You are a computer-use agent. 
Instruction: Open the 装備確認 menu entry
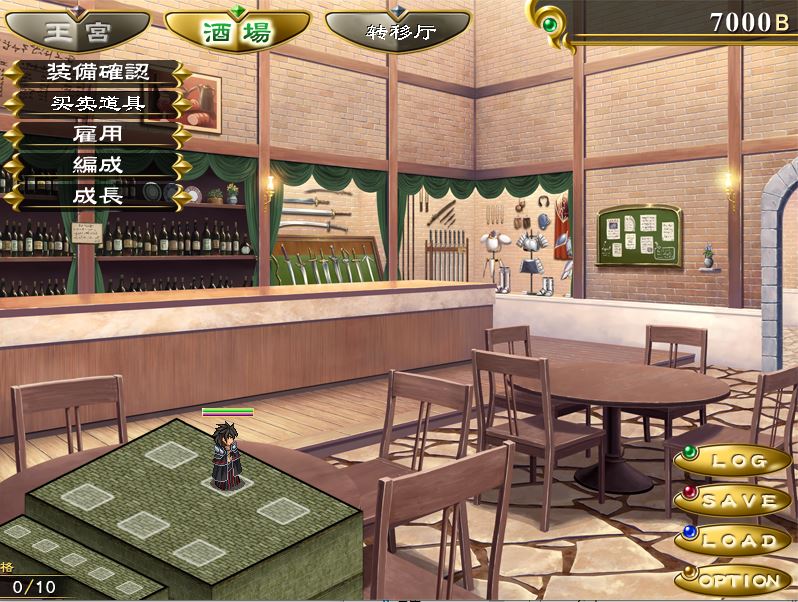click(97, 73)
